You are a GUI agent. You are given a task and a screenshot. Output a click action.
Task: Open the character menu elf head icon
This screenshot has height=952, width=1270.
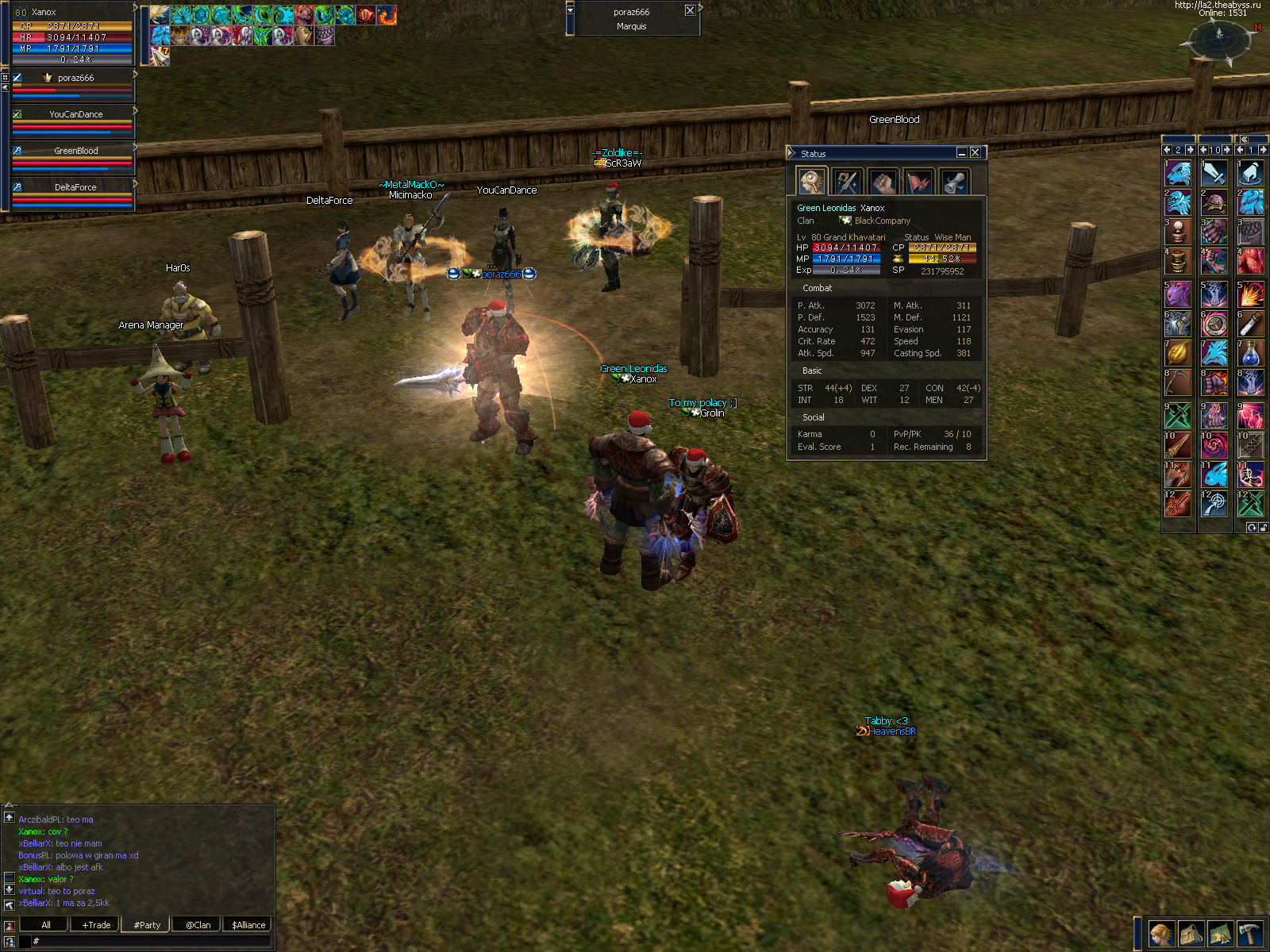(x=1161, y=934)
